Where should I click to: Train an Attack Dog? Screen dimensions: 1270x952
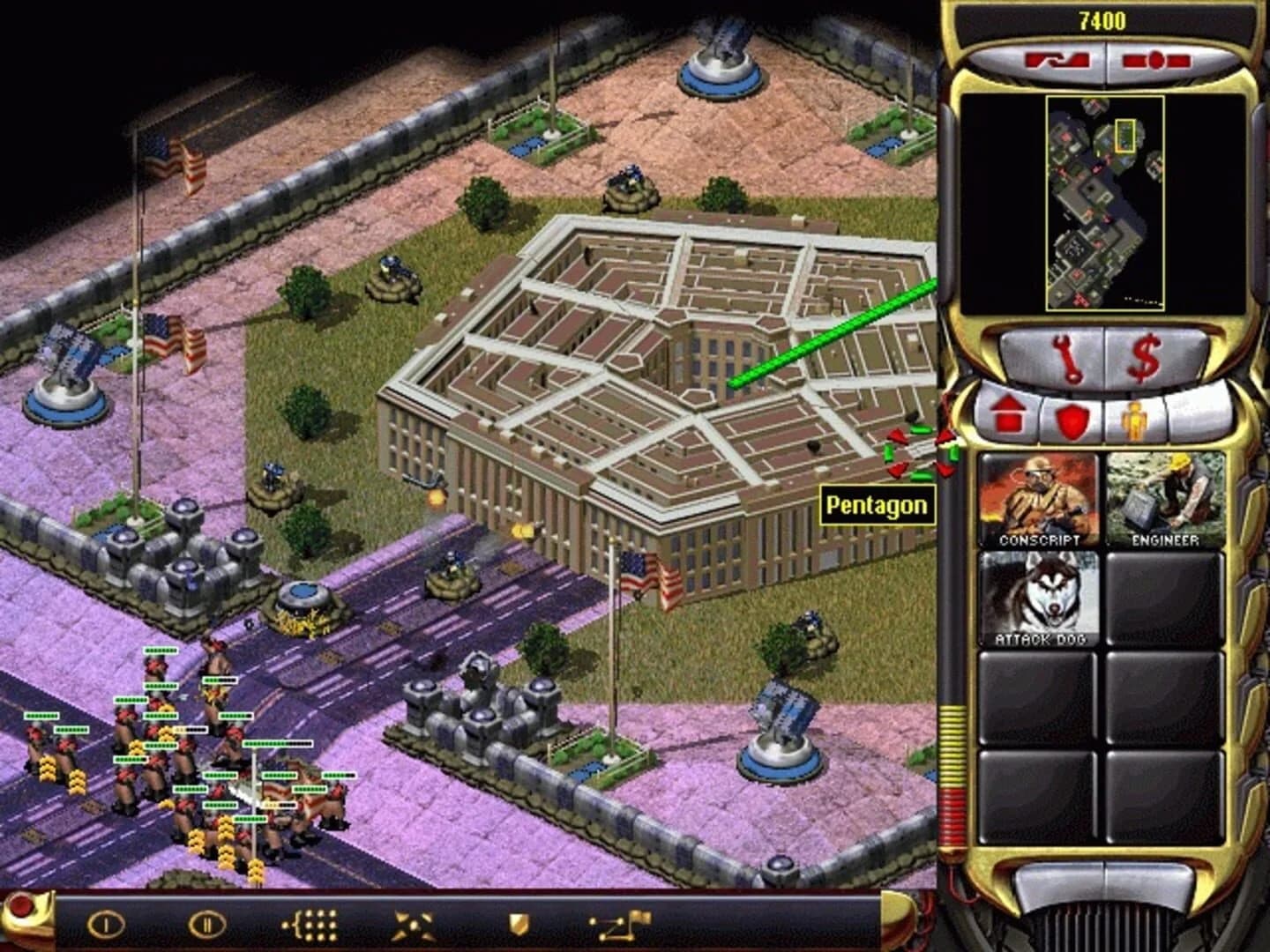click(x=1038, y=599)
